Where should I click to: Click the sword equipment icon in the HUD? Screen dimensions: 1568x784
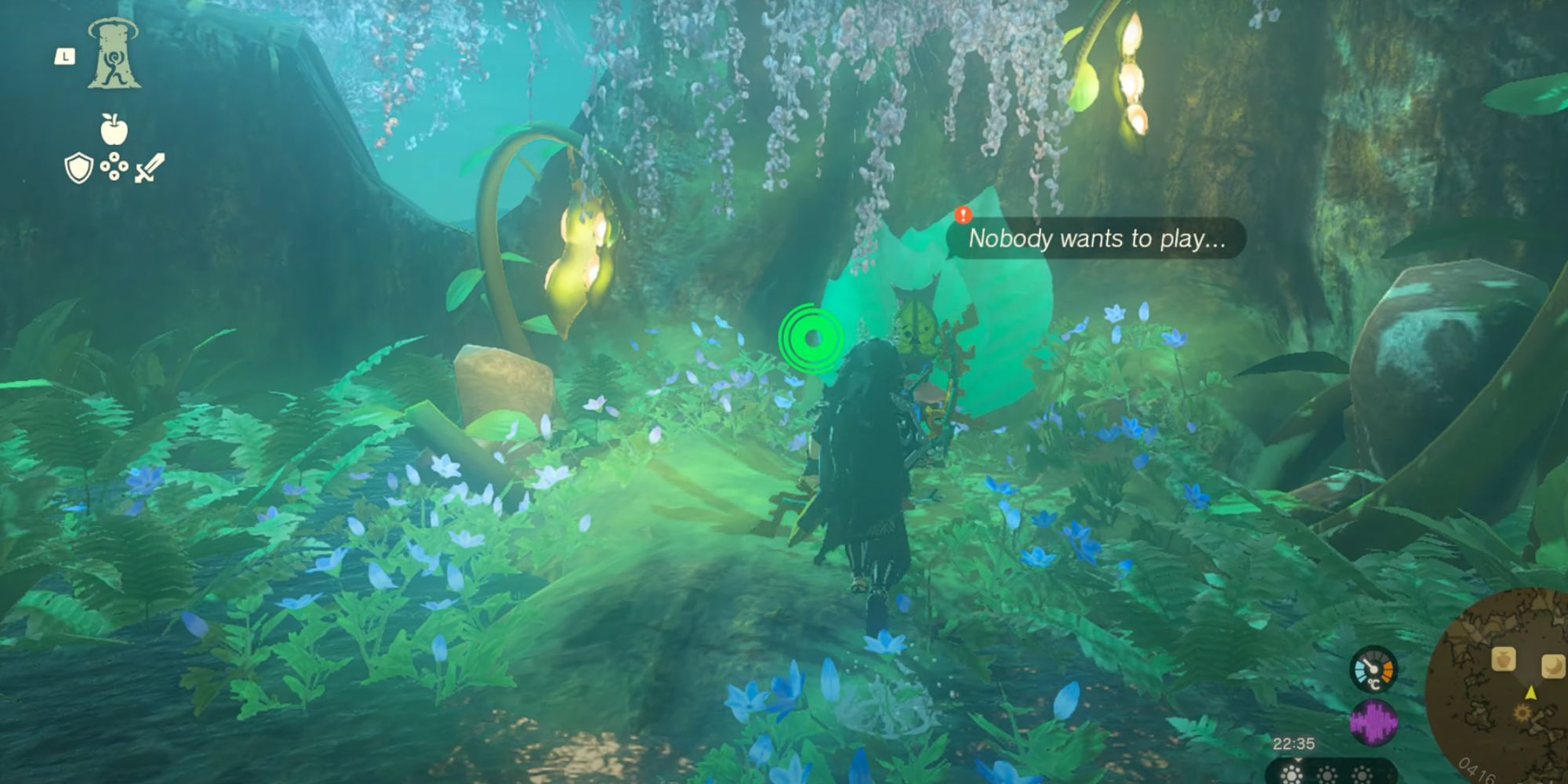click(x=151, y=165)
